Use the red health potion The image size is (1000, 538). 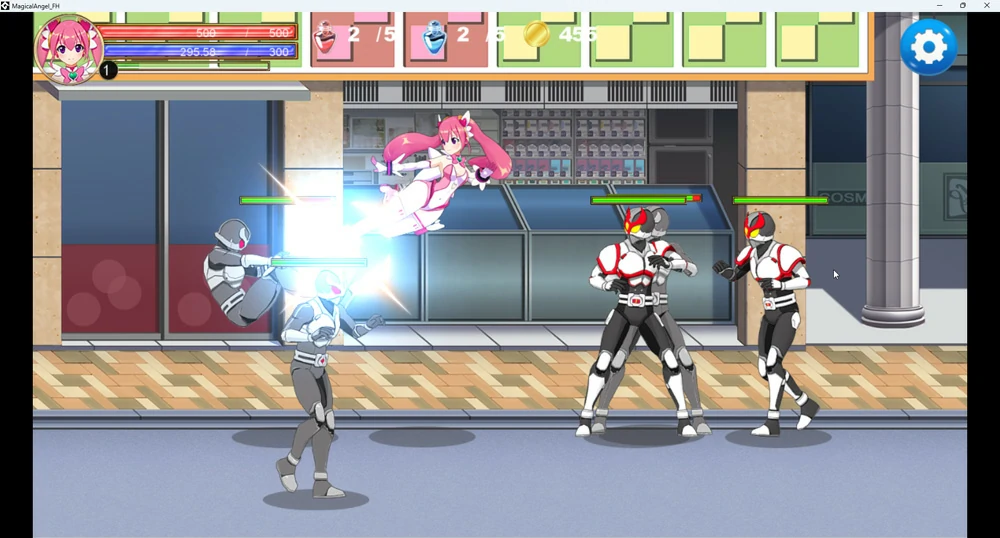pyautogui.click(x=326, y=38)
